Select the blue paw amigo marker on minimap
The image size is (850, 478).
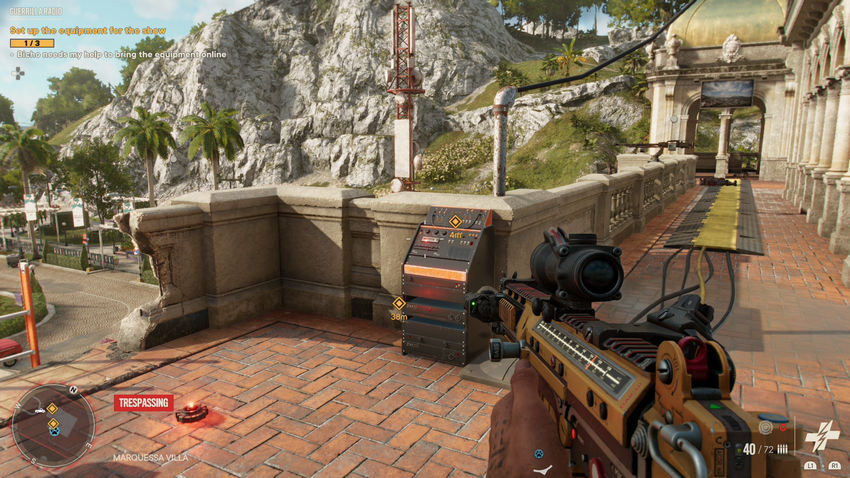tap(54, 431)
